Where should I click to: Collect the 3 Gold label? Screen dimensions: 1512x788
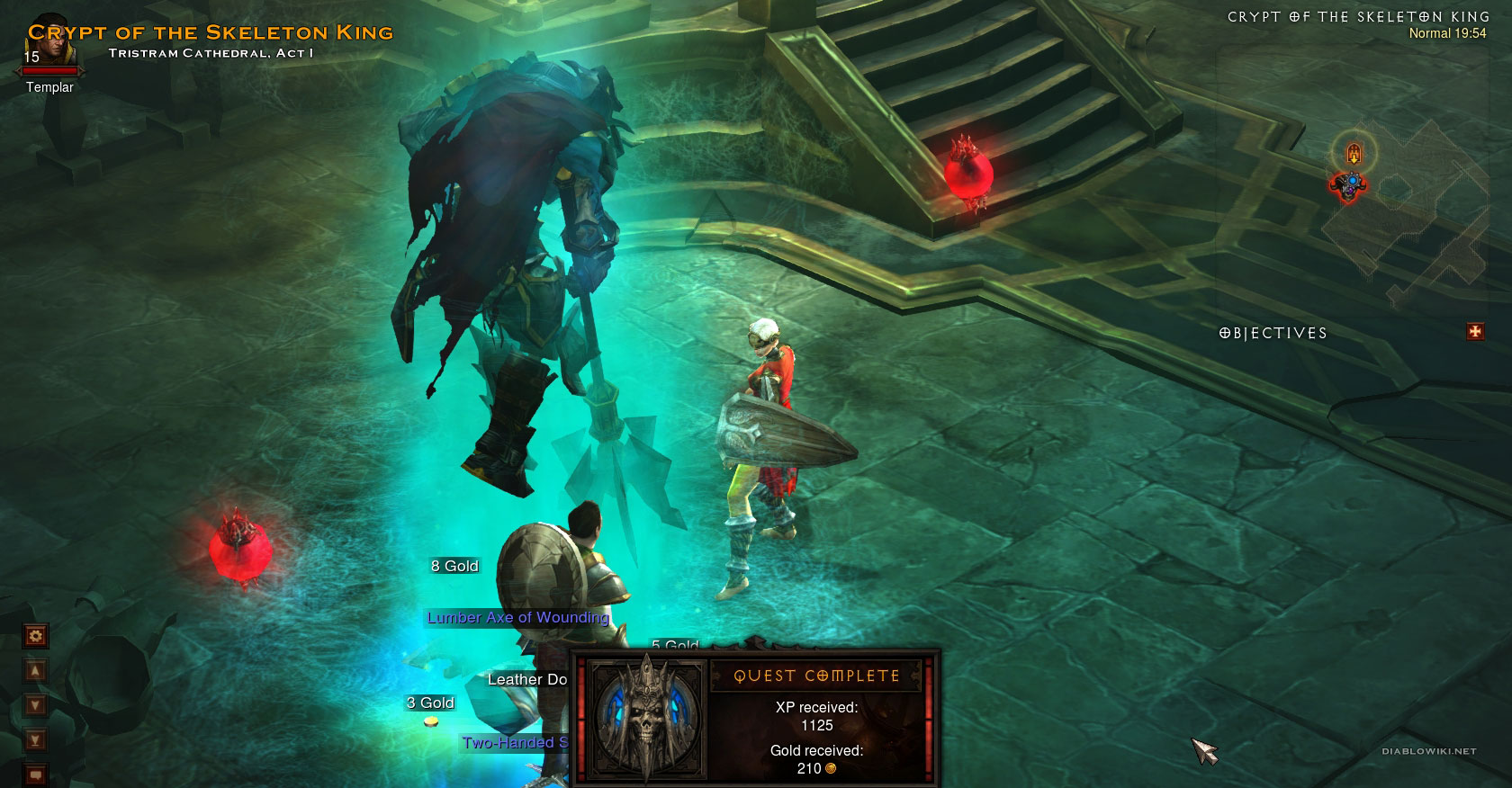(430, 703)
